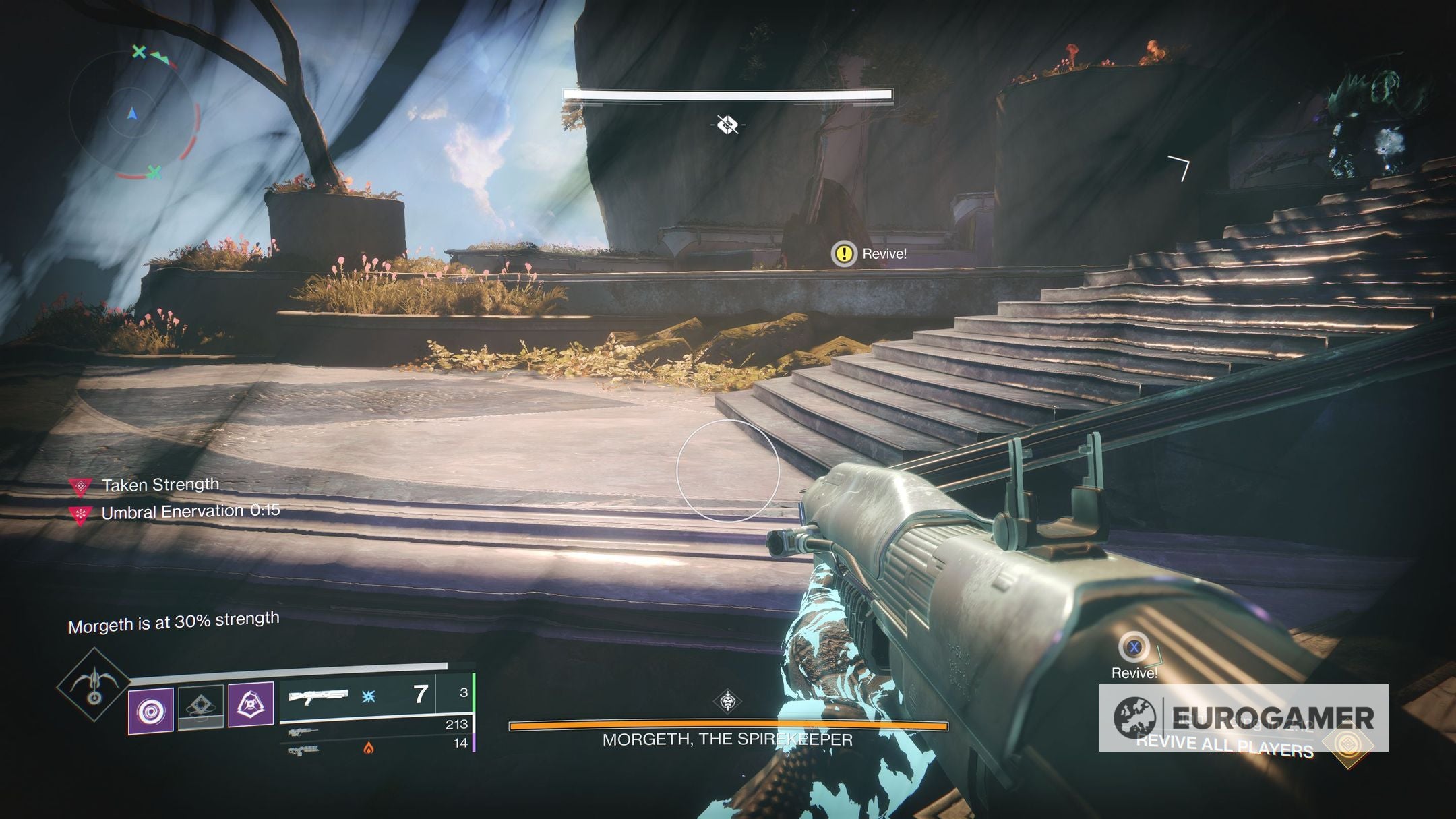The image size is (1456, 819).
Task: Select the yellow Revive marker near the stairs
Action: [x=843, y=254]
